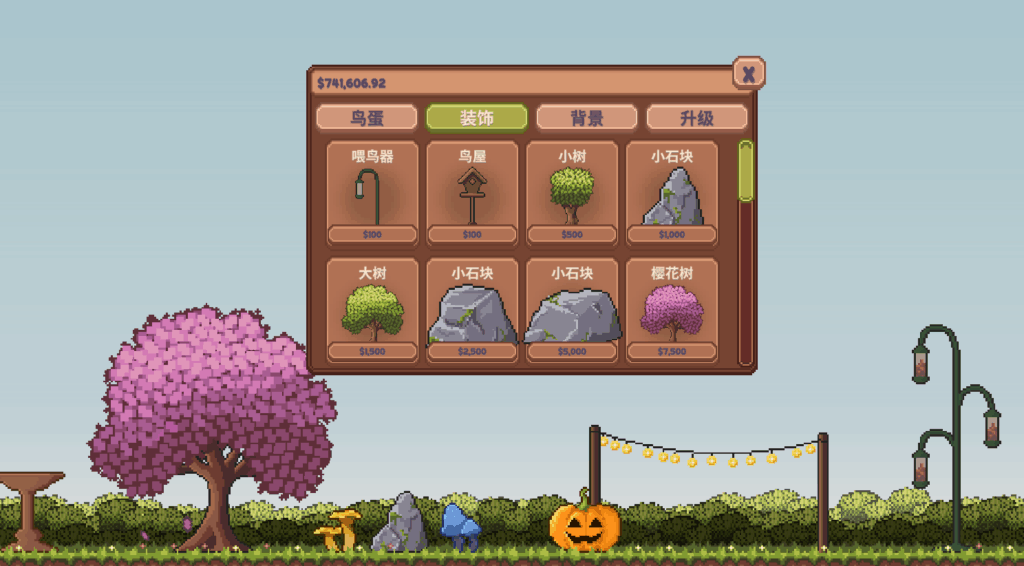Select the 装饰 tab
The height and width of the screenshot is (566, 1024).
[x=476, y=118]
